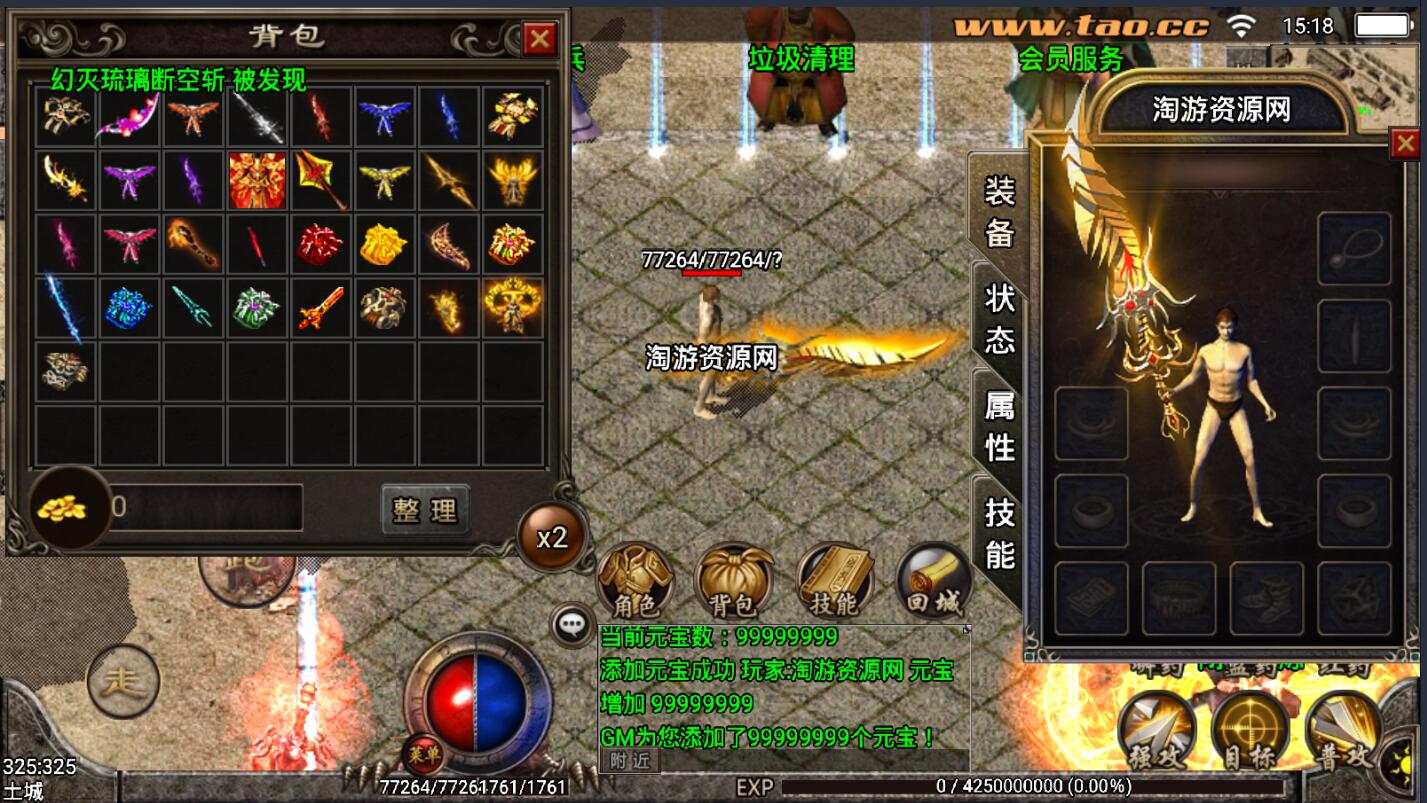Choose the 目标 target button
Image resolution: width=1427 pixels, height=803 pixels.
pyautogui.click(x=1250, y=732)
